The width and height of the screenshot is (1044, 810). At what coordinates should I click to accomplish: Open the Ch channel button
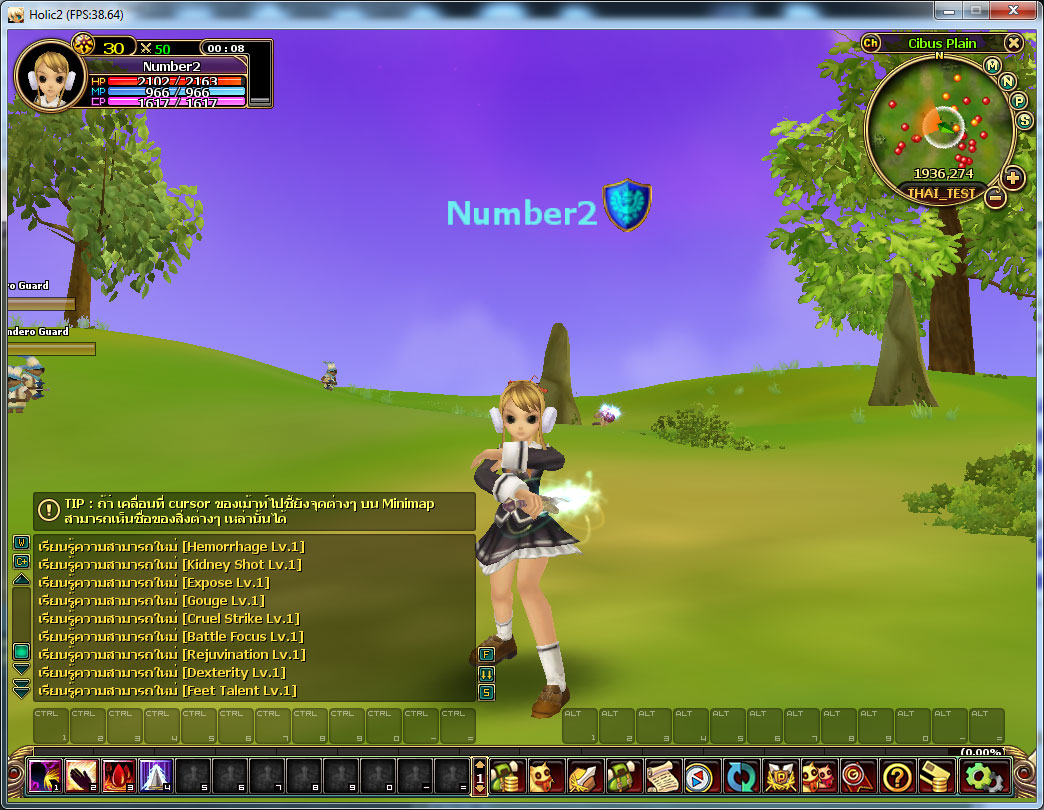870,43
